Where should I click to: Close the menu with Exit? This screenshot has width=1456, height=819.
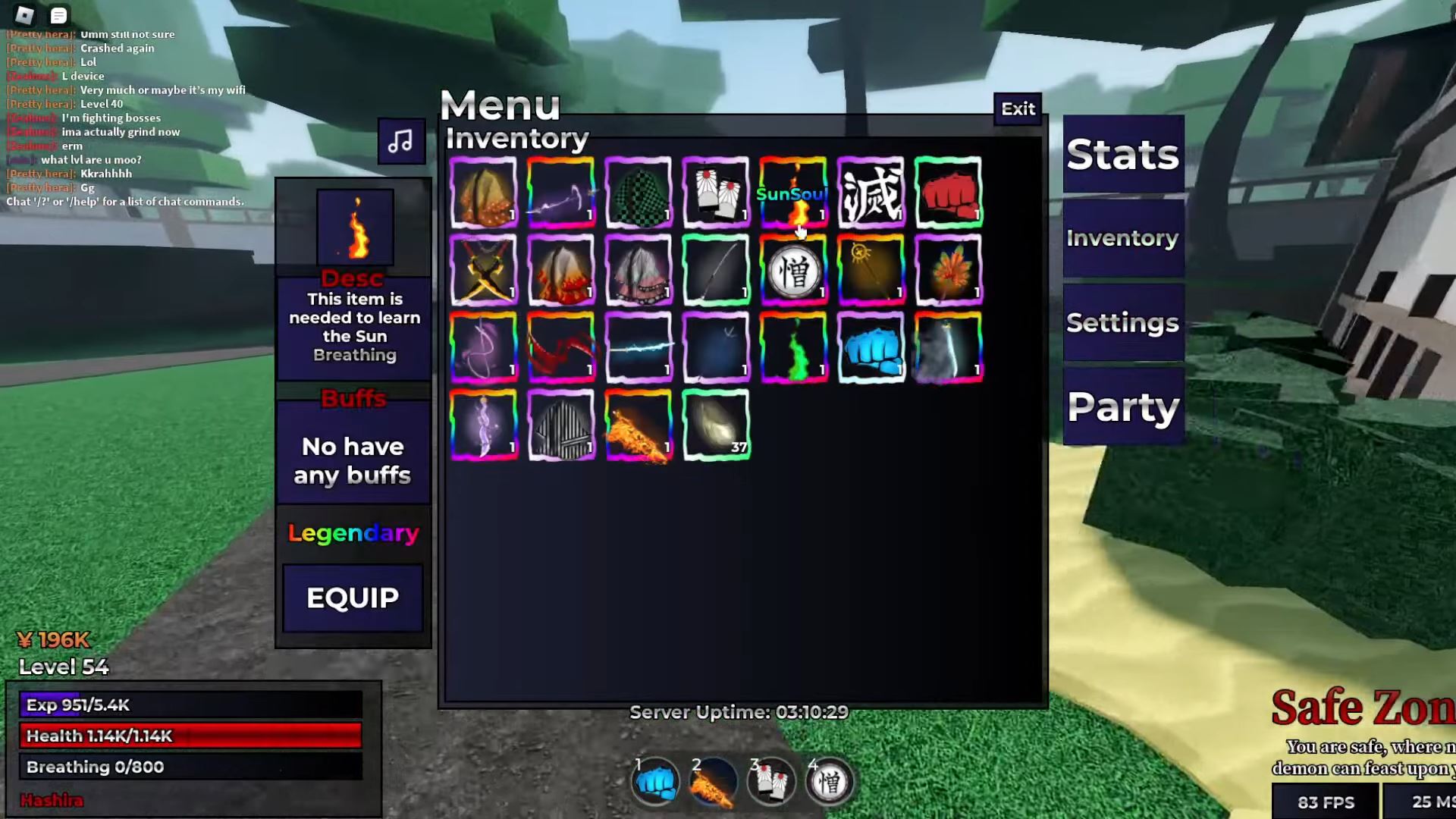coord(1018,109)
